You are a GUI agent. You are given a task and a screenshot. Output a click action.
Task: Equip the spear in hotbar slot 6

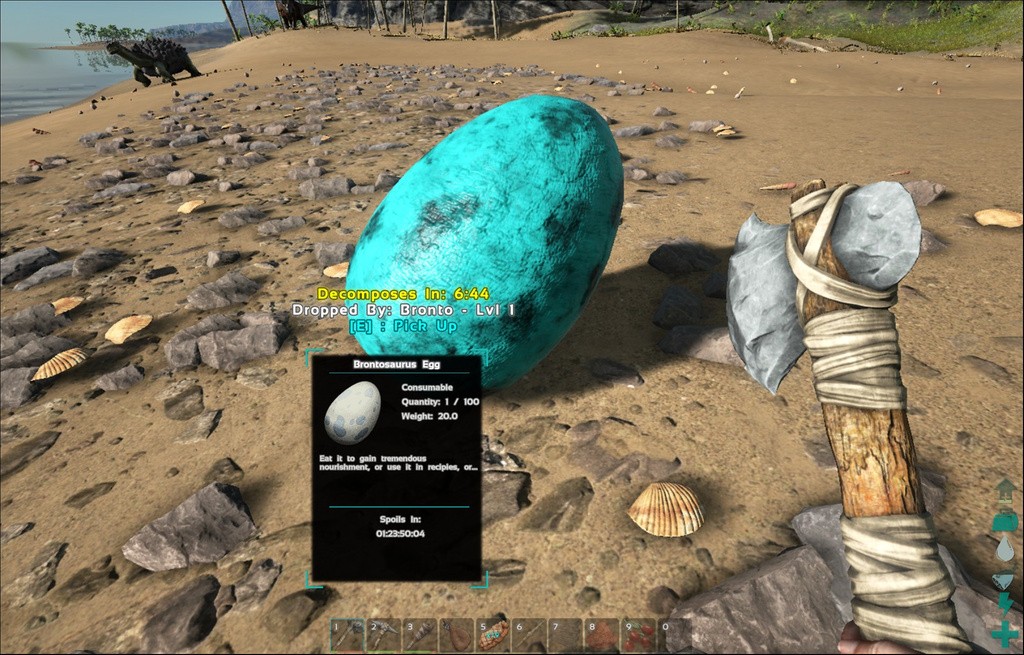click(x=529, y=635)
